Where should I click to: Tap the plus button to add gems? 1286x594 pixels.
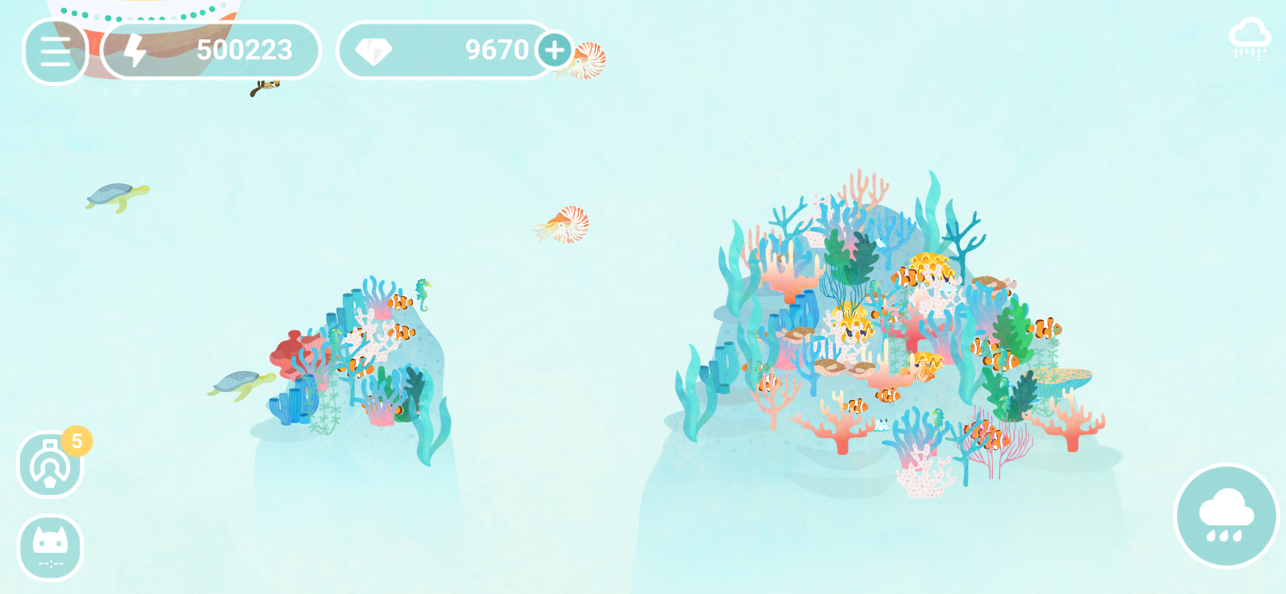554,50
